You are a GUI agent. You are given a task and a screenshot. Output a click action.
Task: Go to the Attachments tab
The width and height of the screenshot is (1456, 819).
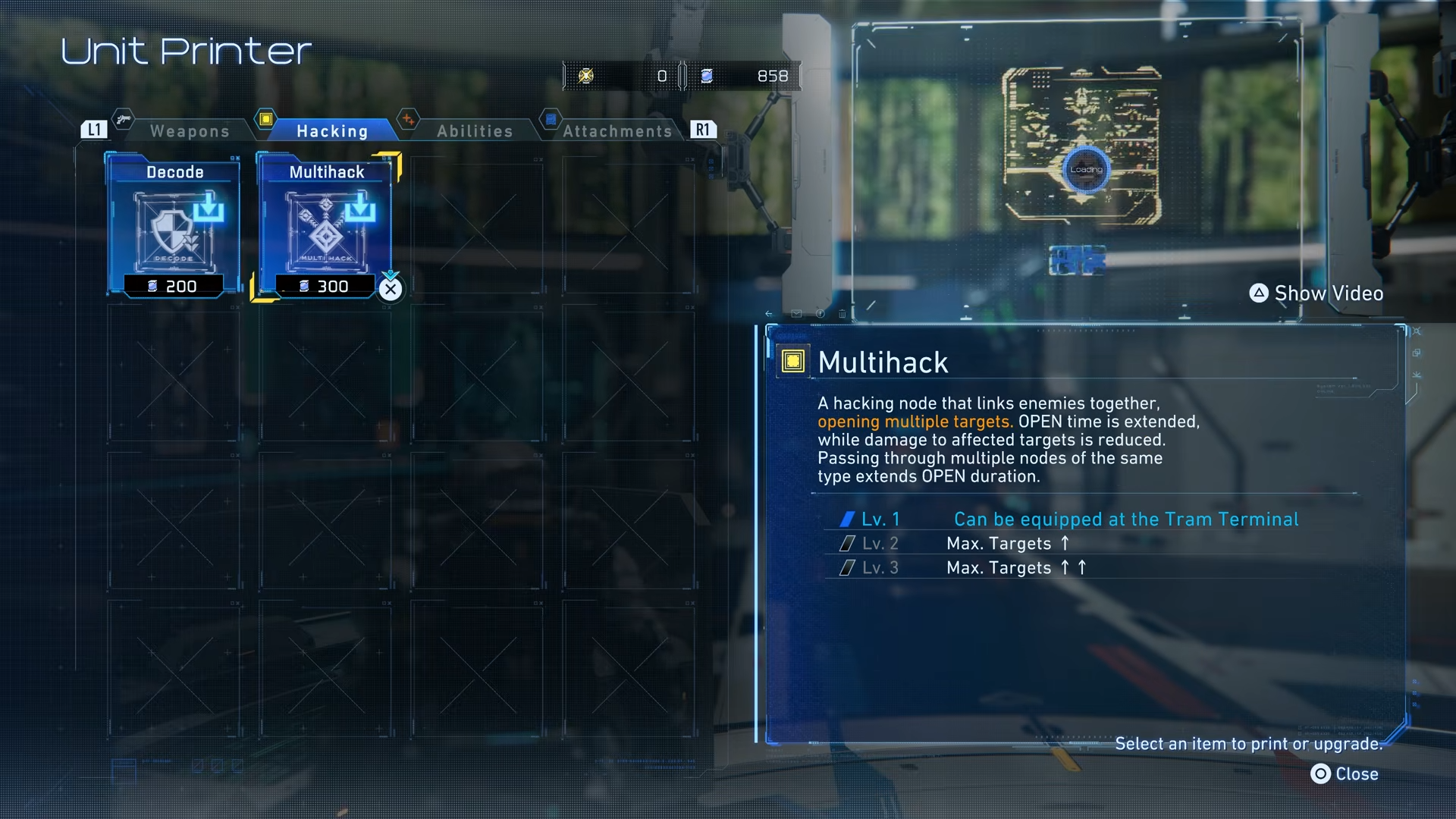pos(617,131)
